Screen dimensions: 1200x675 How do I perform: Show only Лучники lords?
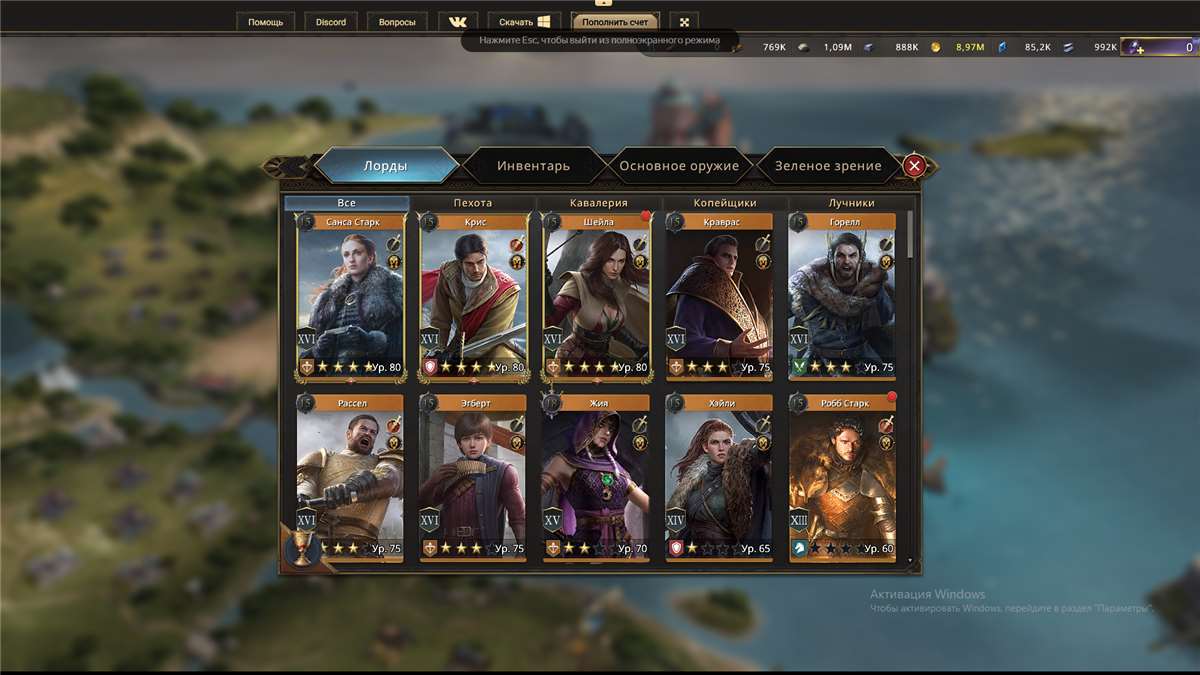[x=851, y=203]
